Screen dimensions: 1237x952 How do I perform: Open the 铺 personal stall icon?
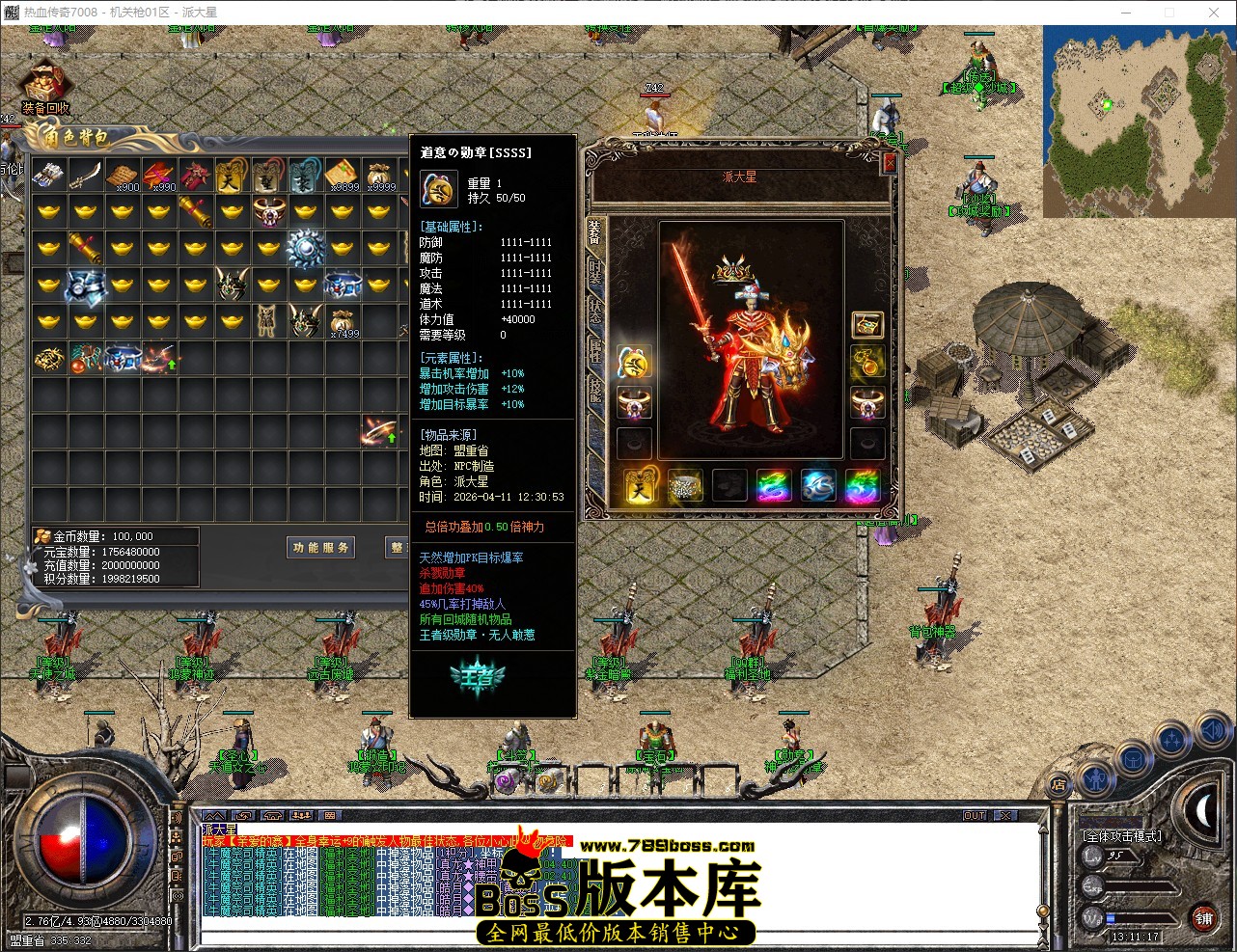click(1203, 919)
